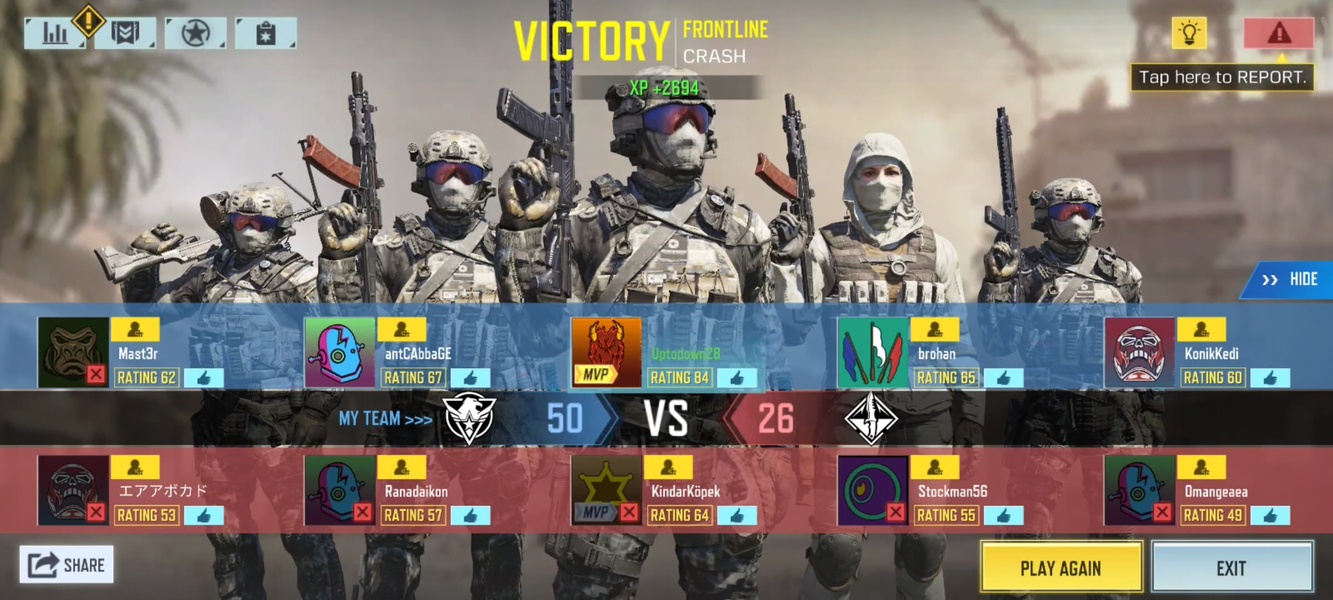Give brohan a thumbs up

(x=1003, y=378)
